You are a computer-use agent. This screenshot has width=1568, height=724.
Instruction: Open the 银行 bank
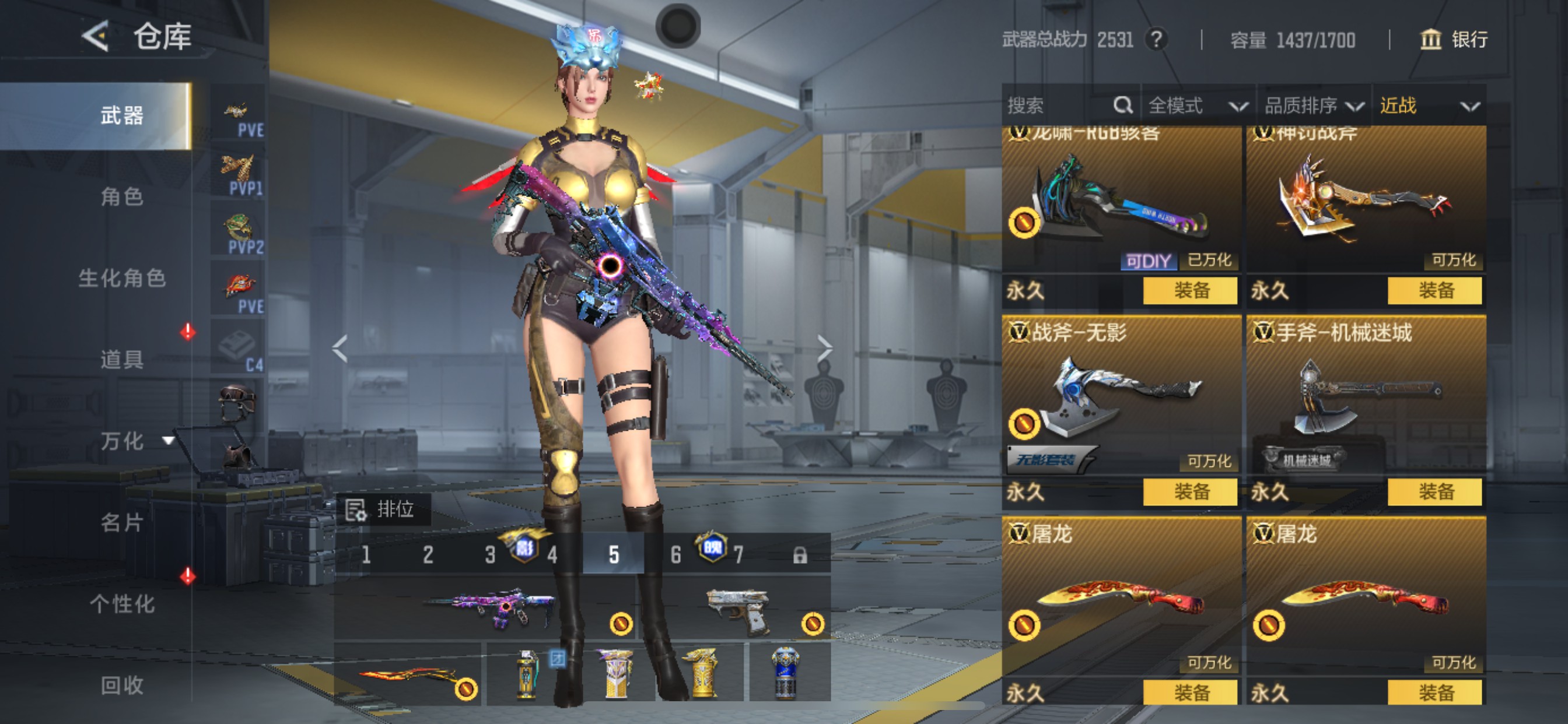(x=1454, y=40)
